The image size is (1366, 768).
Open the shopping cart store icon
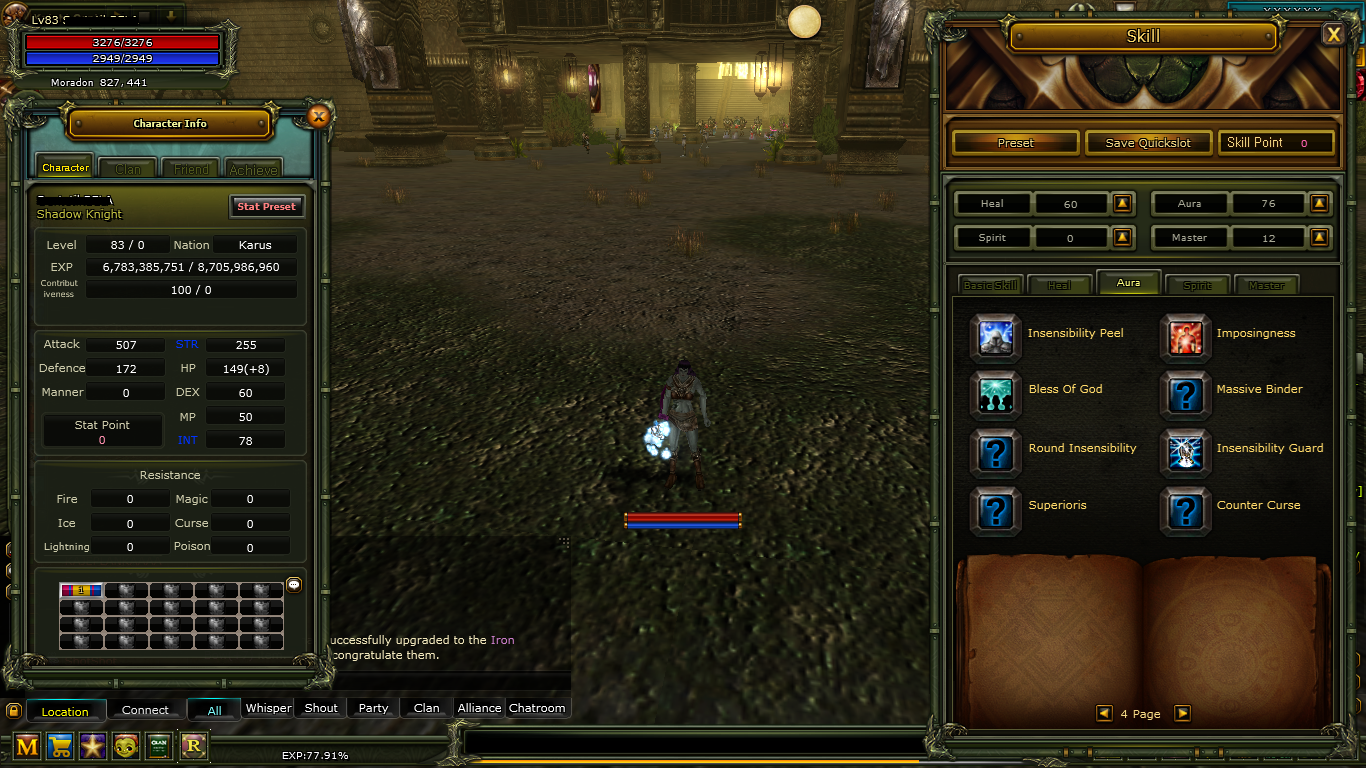point(60,746)
